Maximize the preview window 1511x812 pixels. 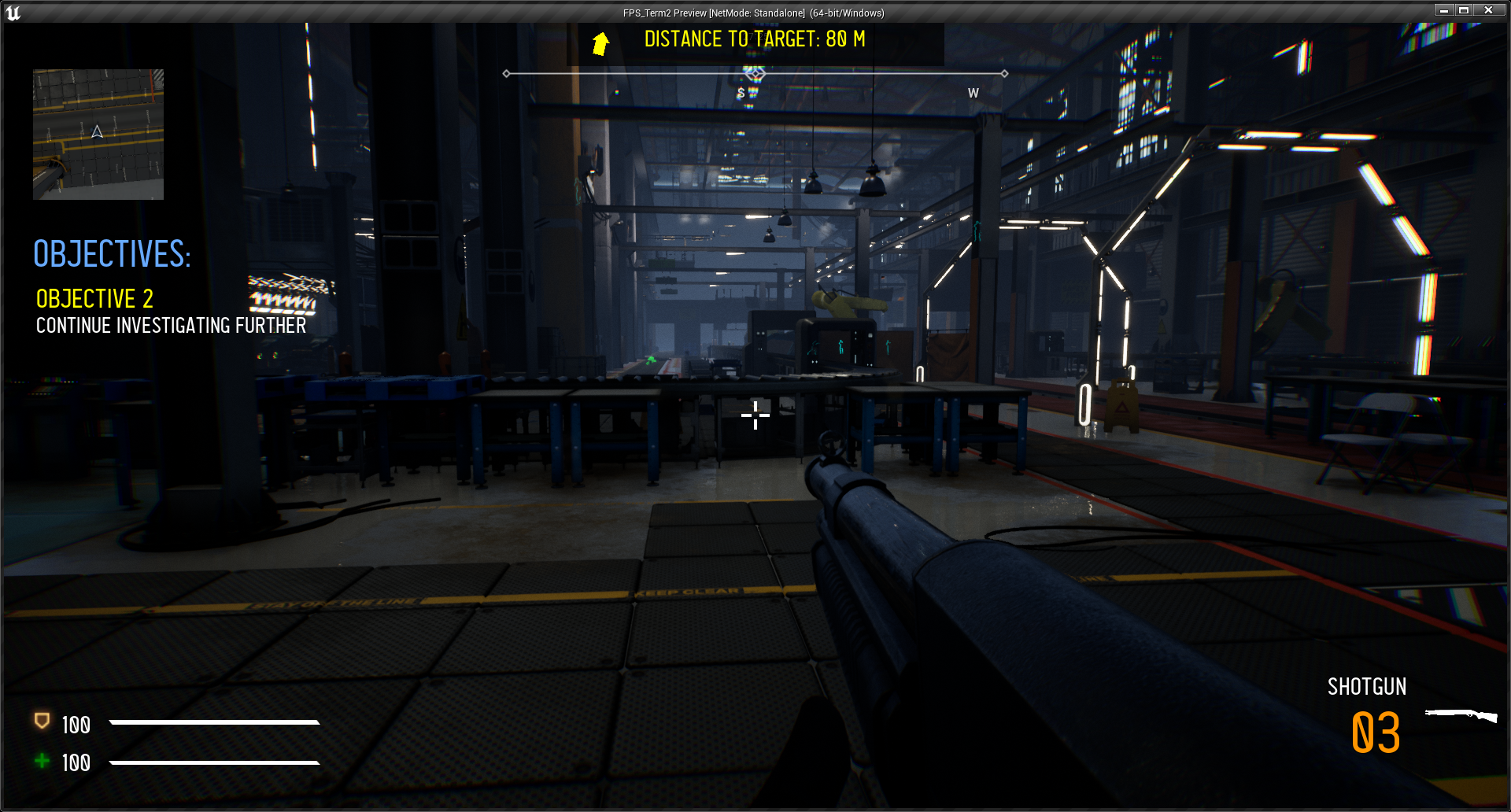(1464, 10)
